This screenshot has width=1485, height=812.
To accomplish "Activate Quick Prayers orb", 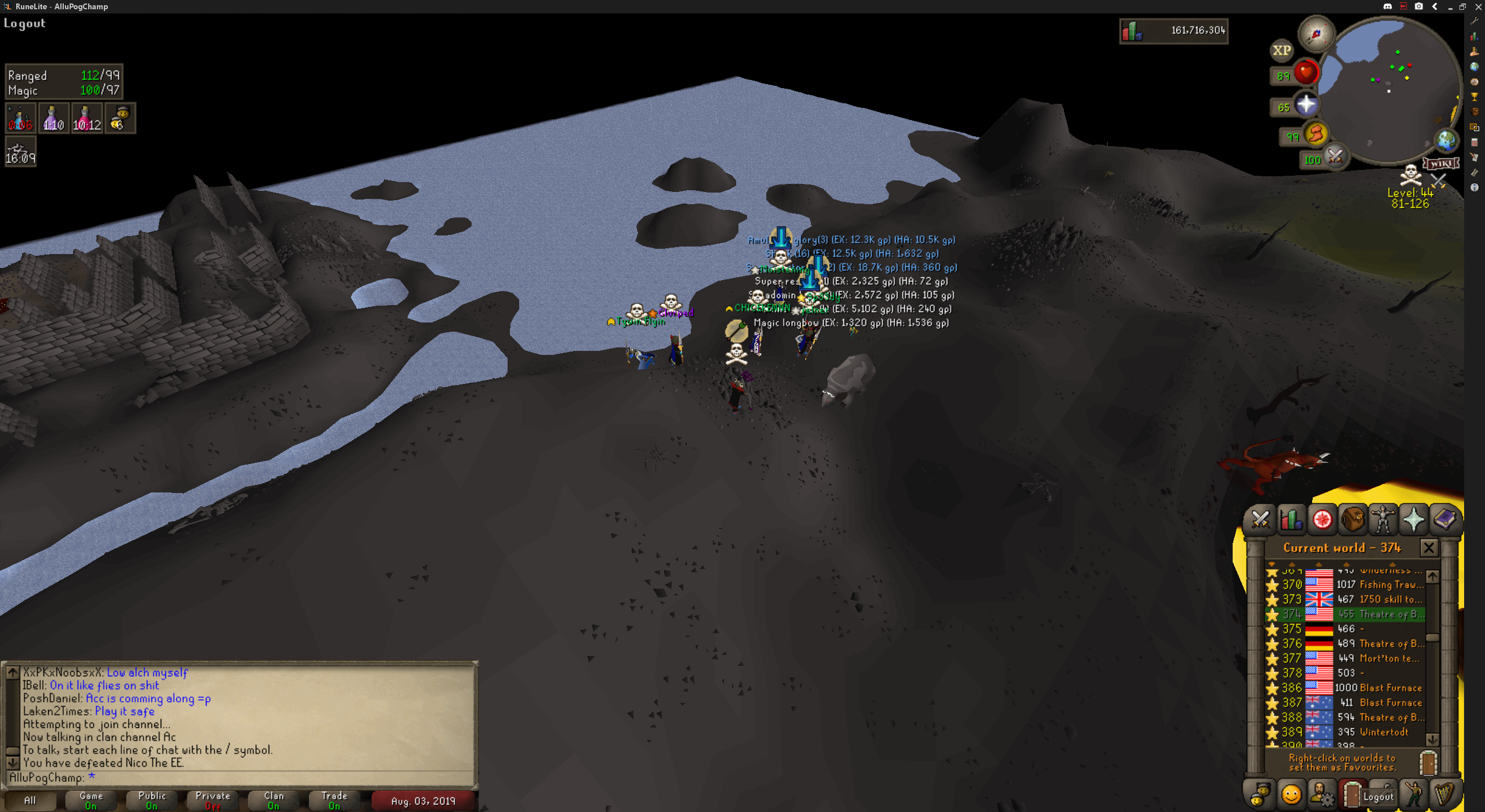I will click(1306, 105).
